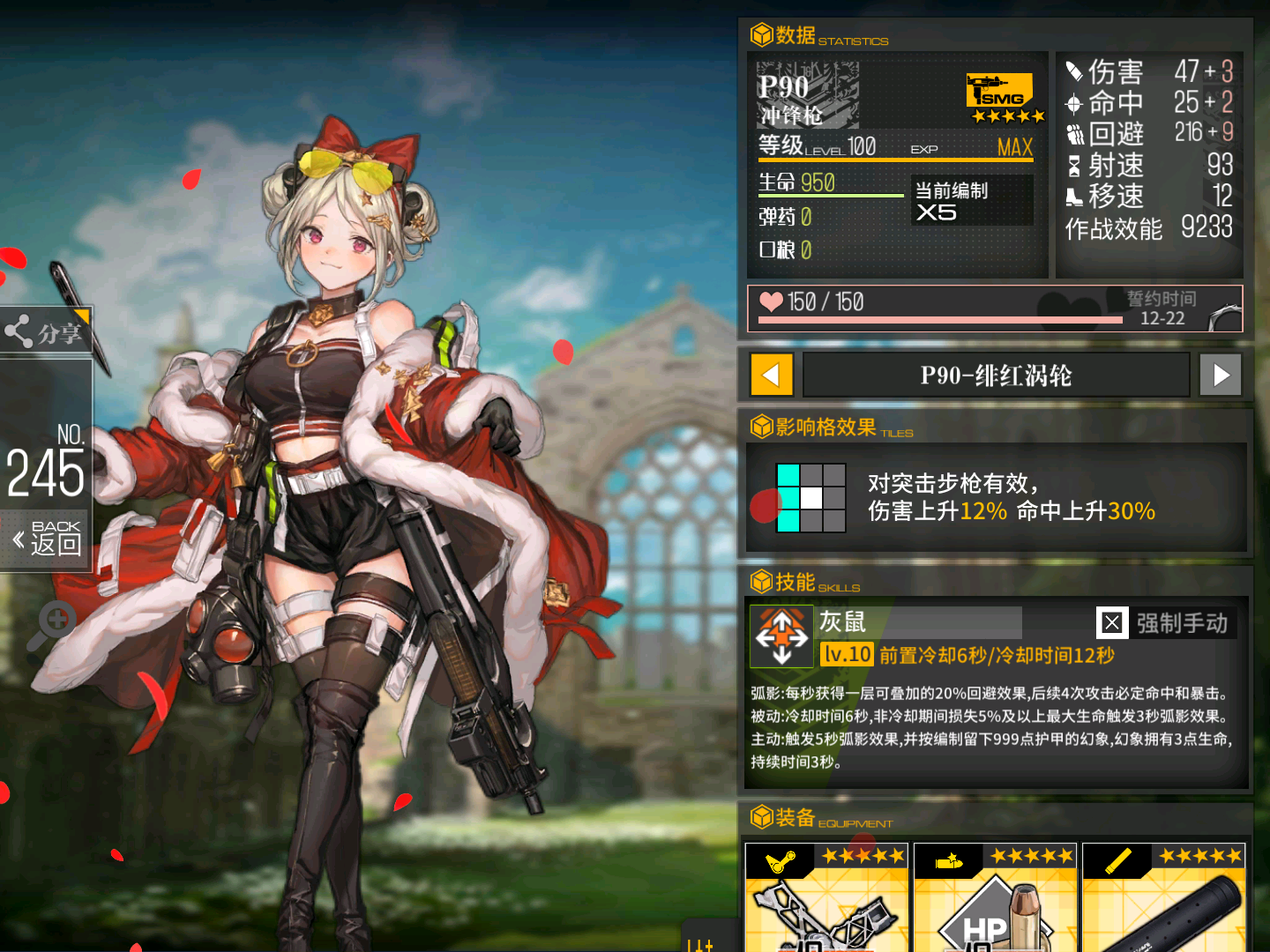The width and height of the screenshot is (1270, 952).
Task: Click the 技能 skills header cube icon
Action: pyautogui.click(x=760, y=581)
